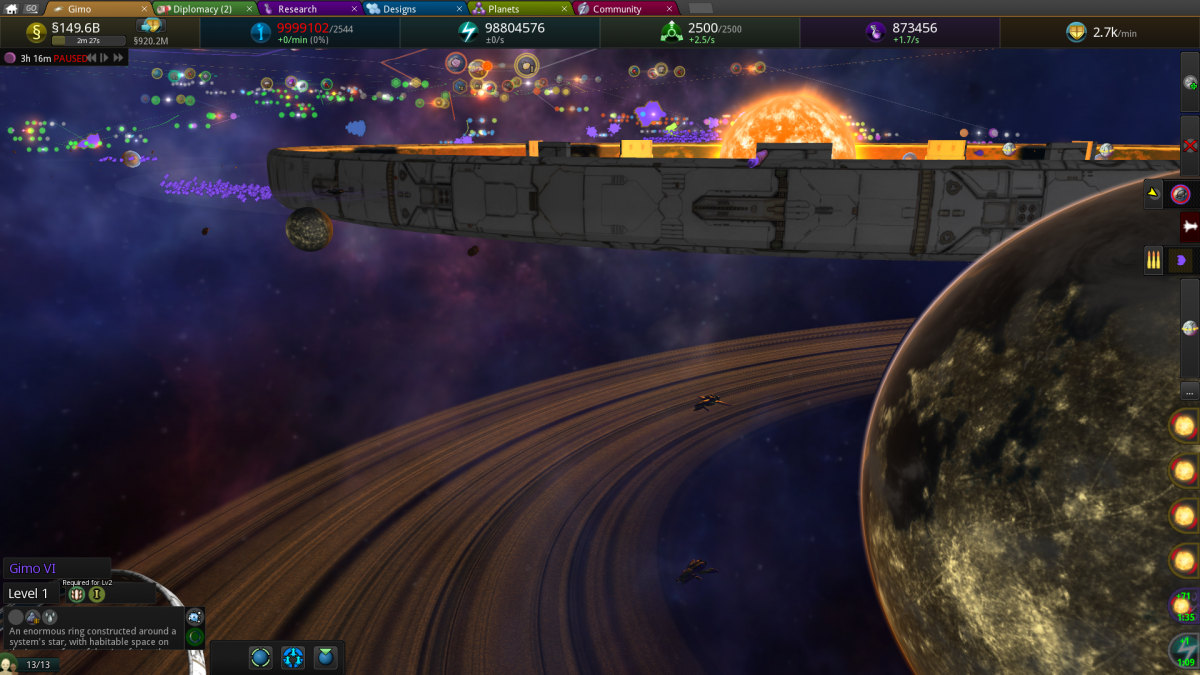Image resolution: width=1200 pixels, height=675 pixels.
Task: Click the GO button
Action: [x=31, y=8]
